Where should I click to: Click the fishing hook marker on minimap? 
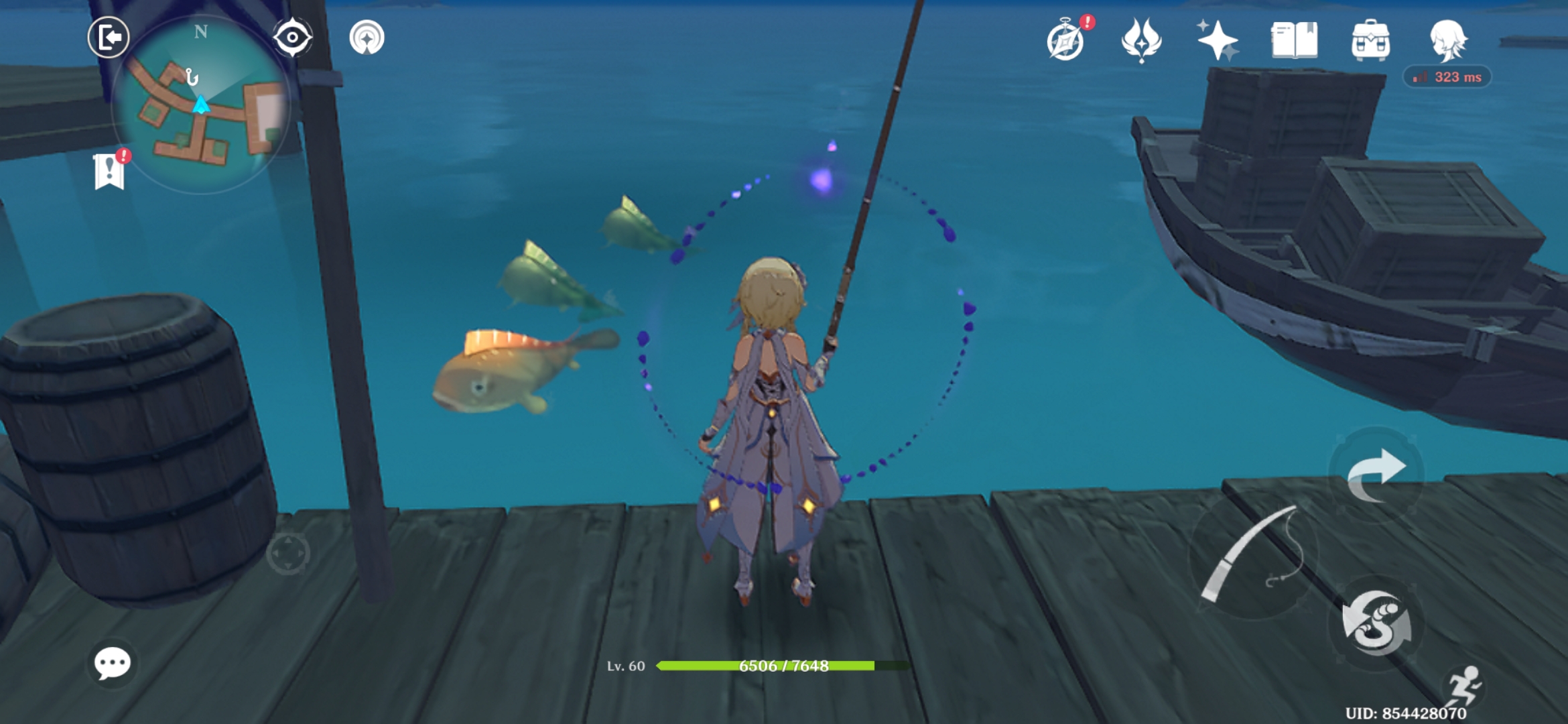tap(192, 78)
